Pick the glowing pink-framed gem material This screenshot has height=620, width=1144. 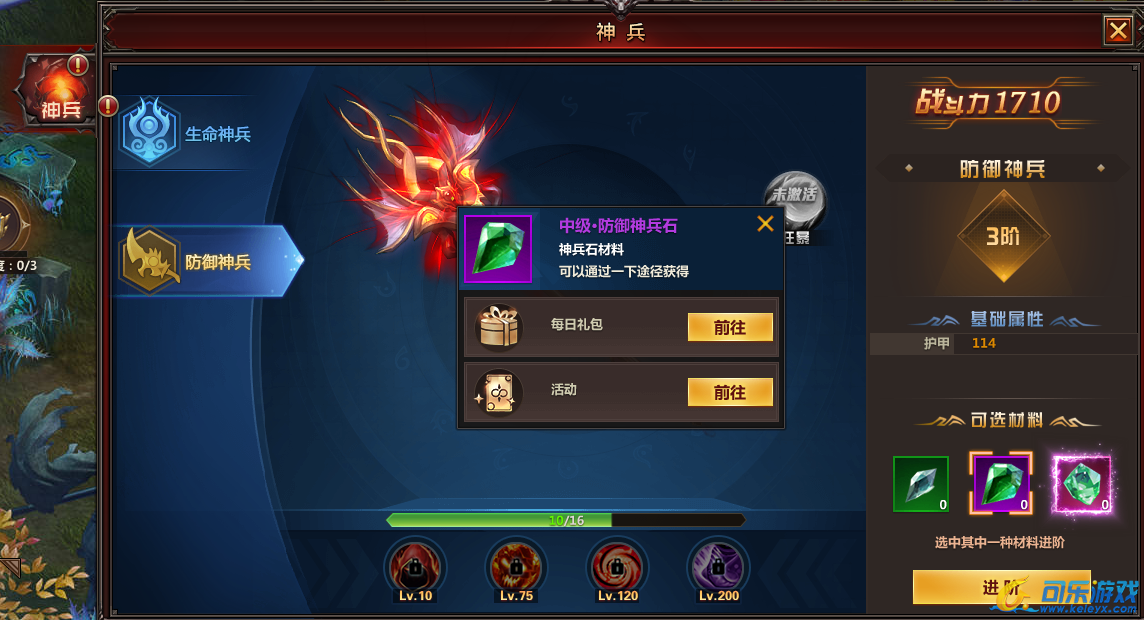[x=1082, y=483]
